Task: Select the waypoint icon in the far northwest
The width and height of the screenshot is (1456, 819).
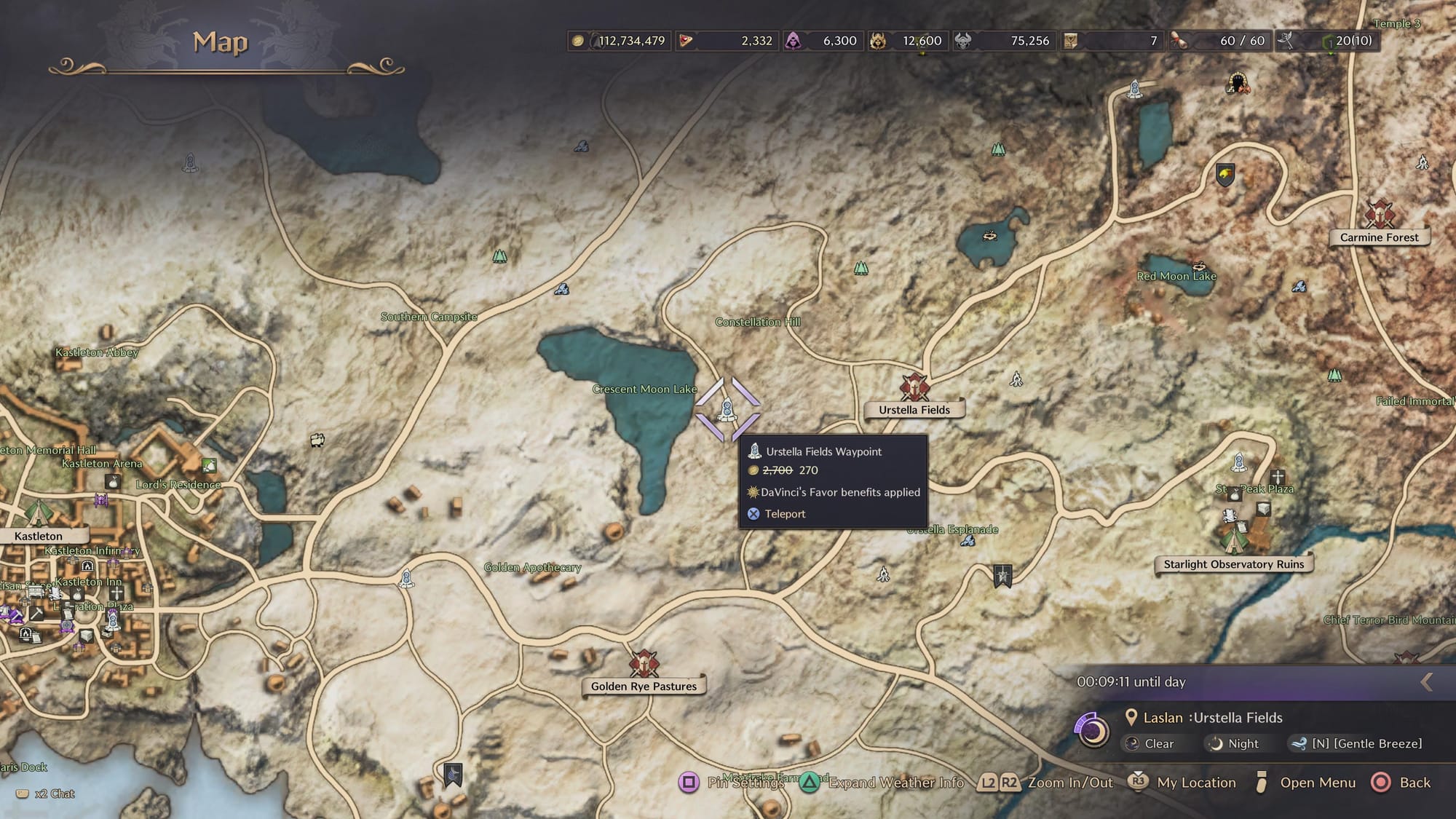Action: pos(190,162)
